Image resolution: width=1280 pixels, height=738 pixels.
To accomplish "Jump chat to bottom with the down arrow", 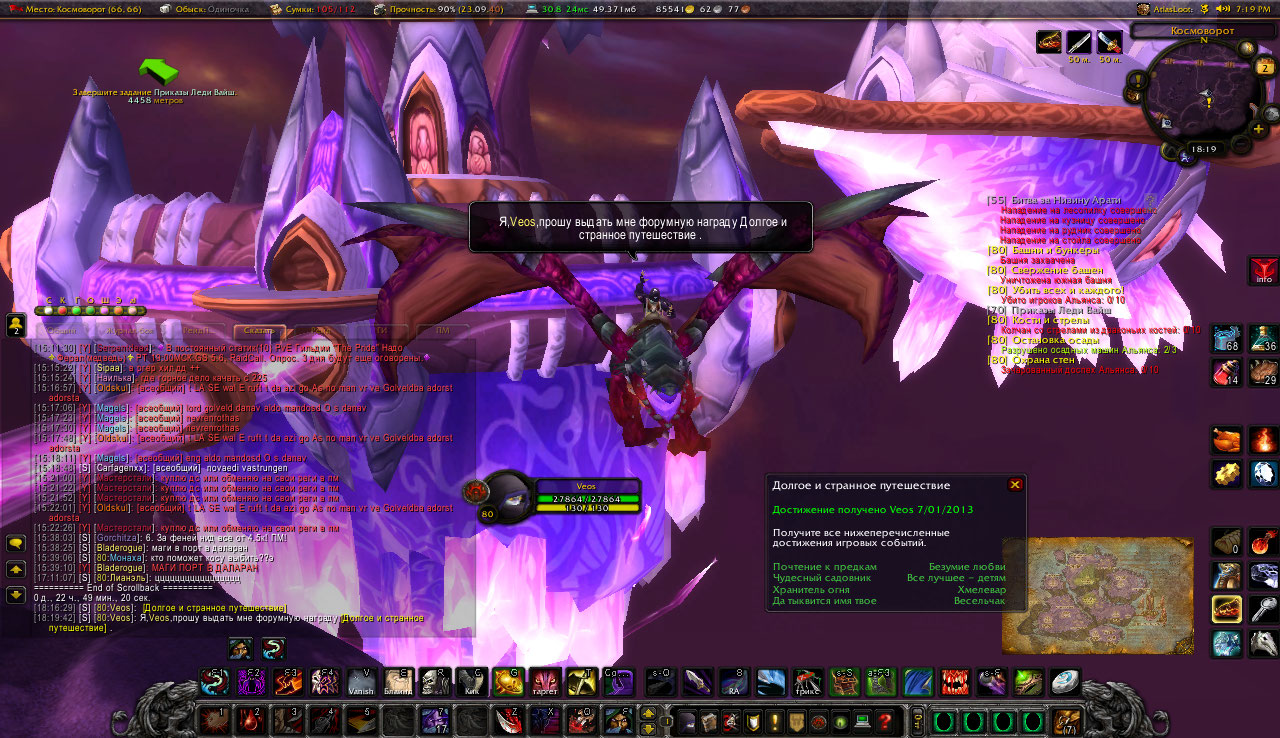I will coord(16,594).
